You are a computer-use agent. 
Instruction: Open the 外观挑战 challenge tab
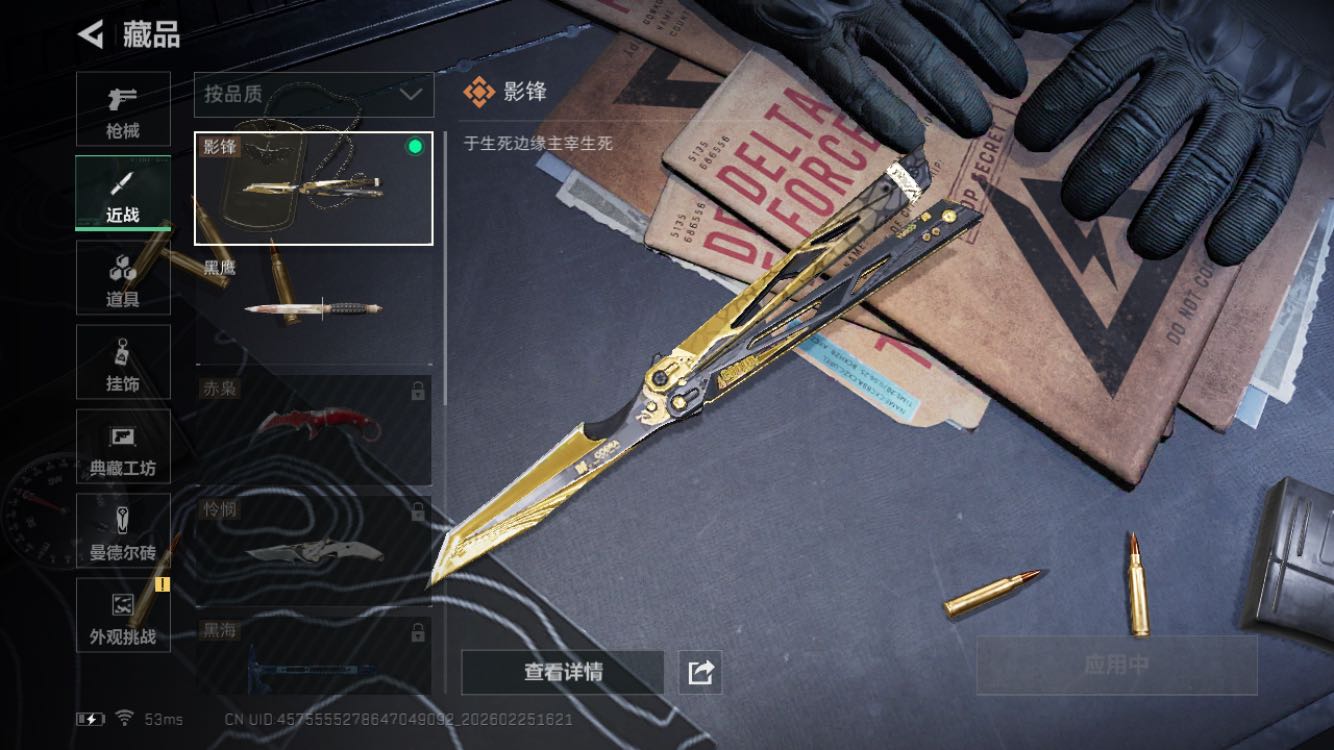(123, 616)
